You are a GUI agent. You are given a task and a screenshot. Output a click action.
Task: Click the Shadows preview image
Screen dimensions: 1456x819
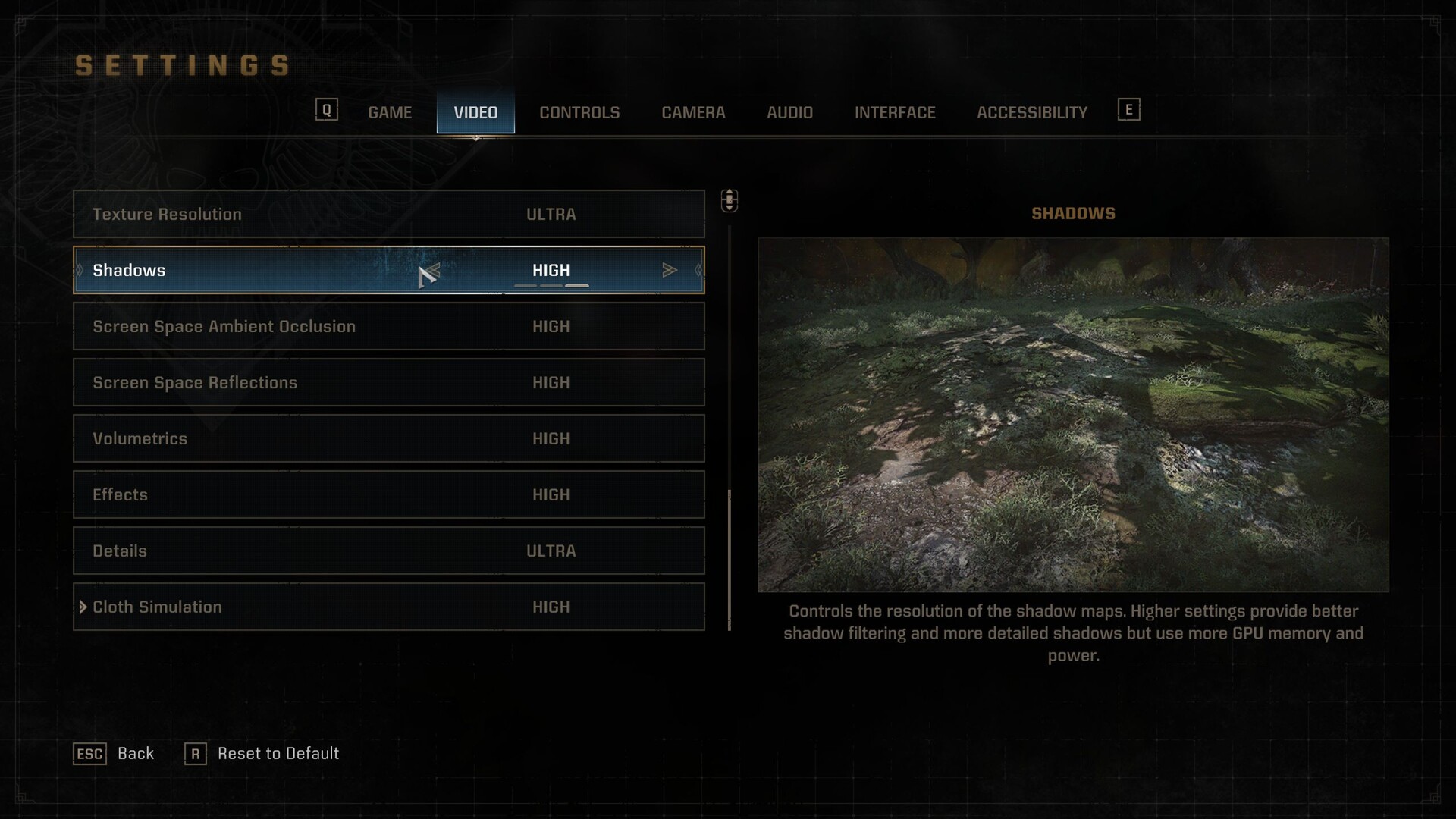tap(1073, 414)
